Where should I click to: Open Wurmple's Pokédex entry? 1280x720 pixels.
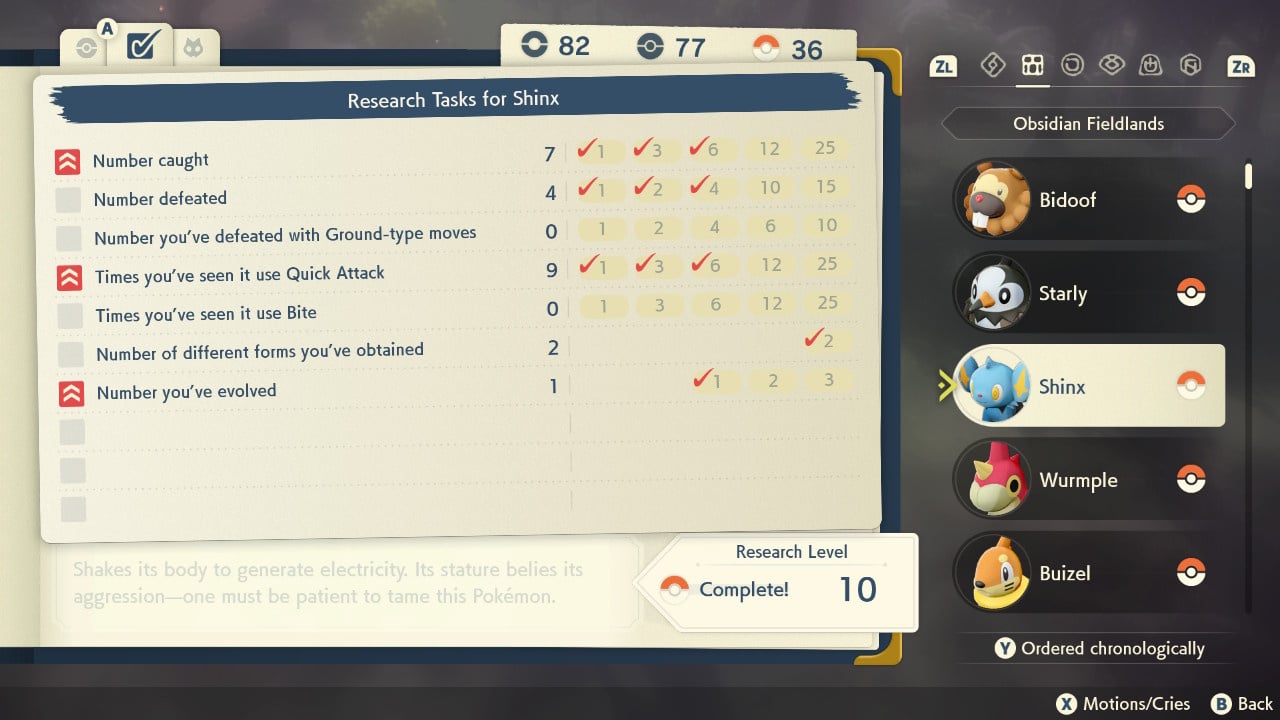(x=1080, y=480)
